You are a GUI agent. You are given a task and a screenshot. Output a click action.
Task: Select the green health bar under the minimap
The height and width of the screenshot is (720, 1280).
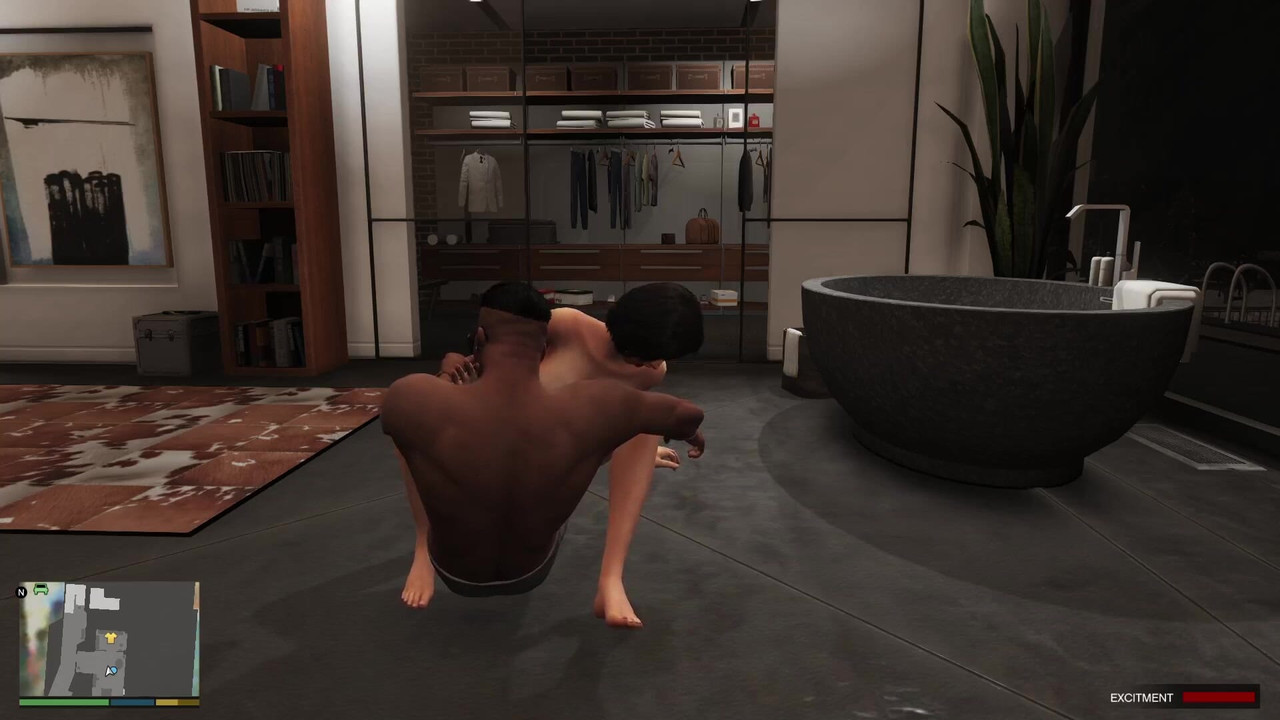[62, 702]
